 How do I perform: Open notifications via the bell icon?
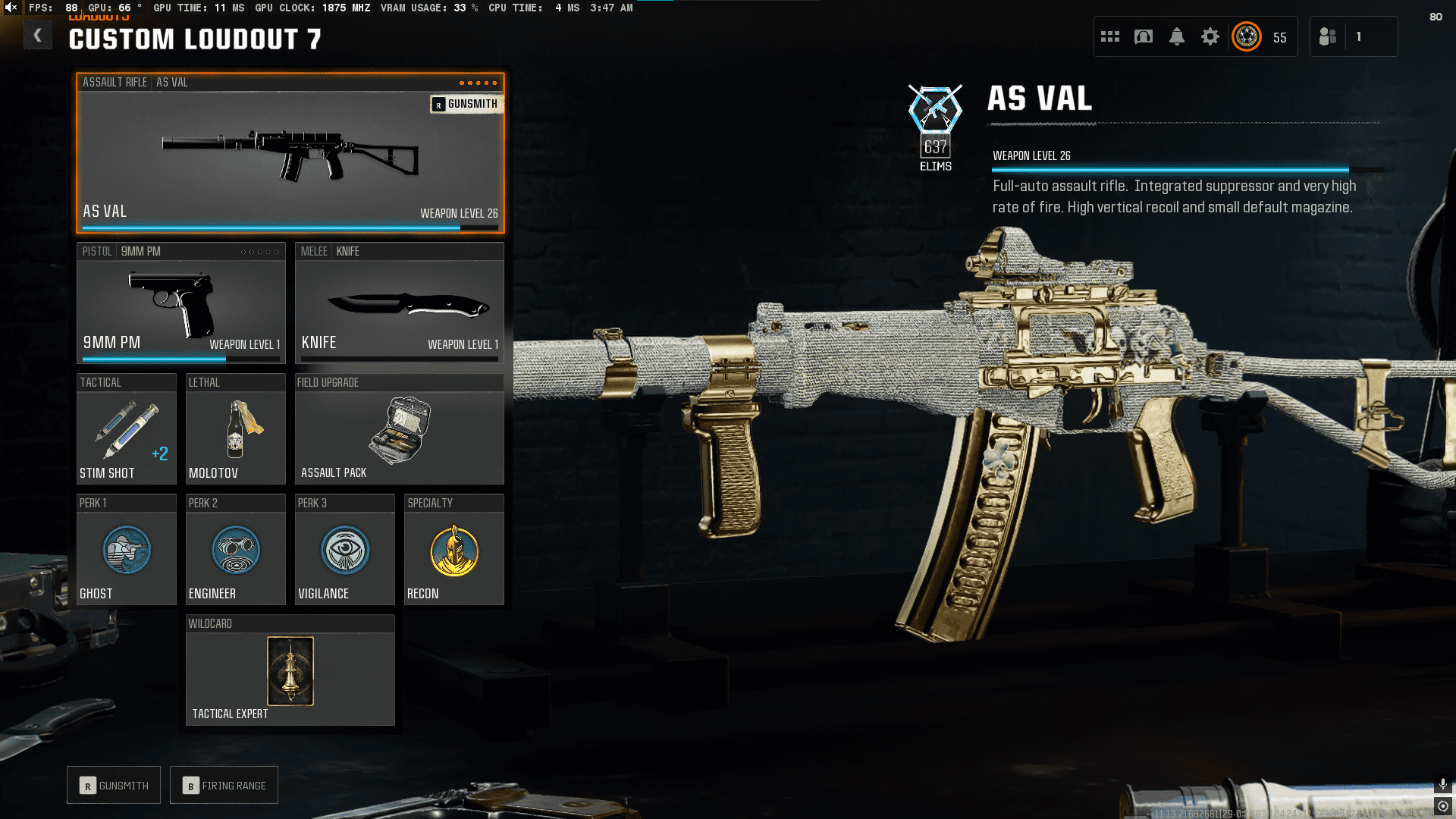1177,36
